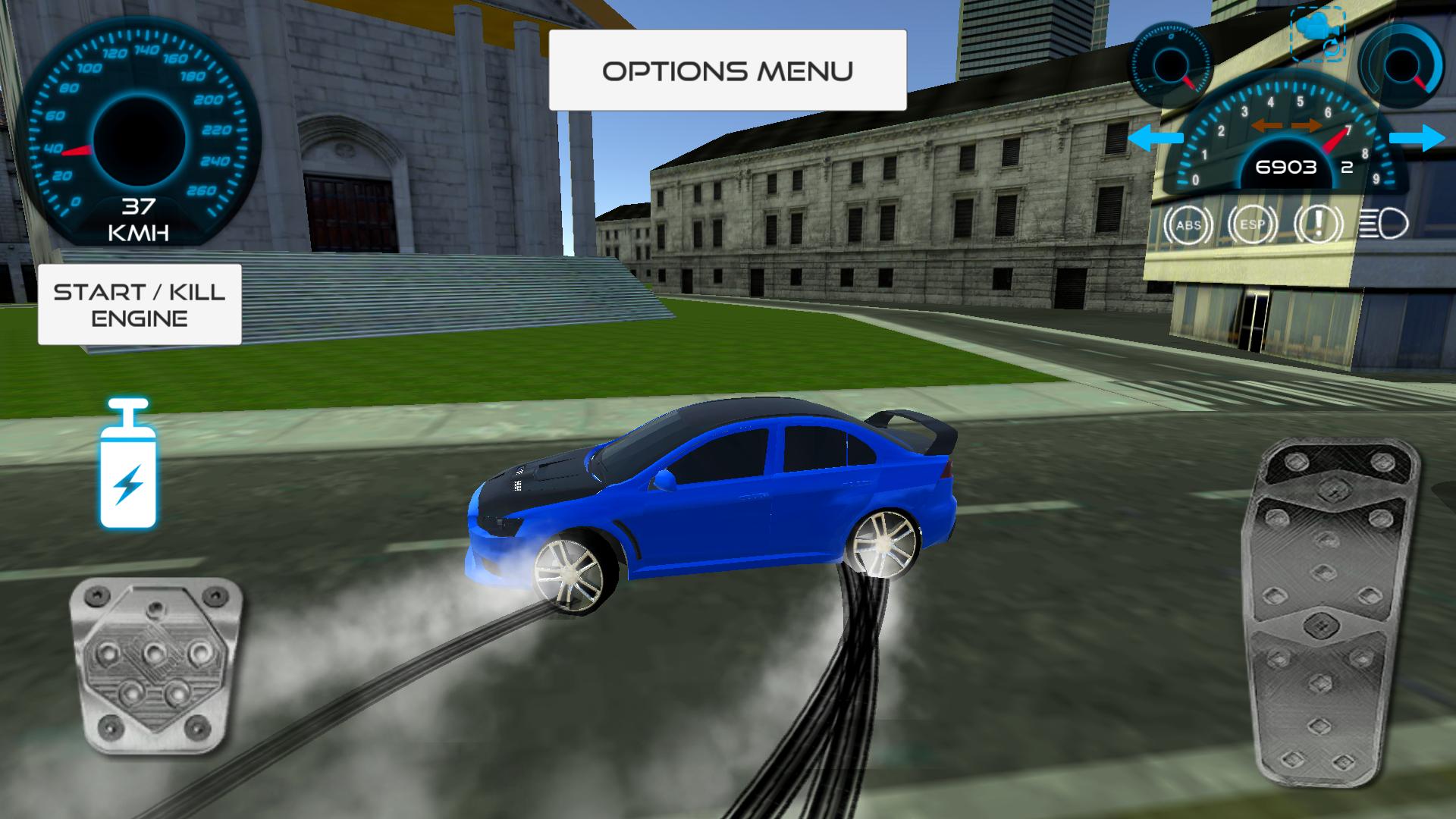The width and height of the screenshot is (1456, 819).
Task: Toggle the ESP stability control icon
Action: 1253,224
